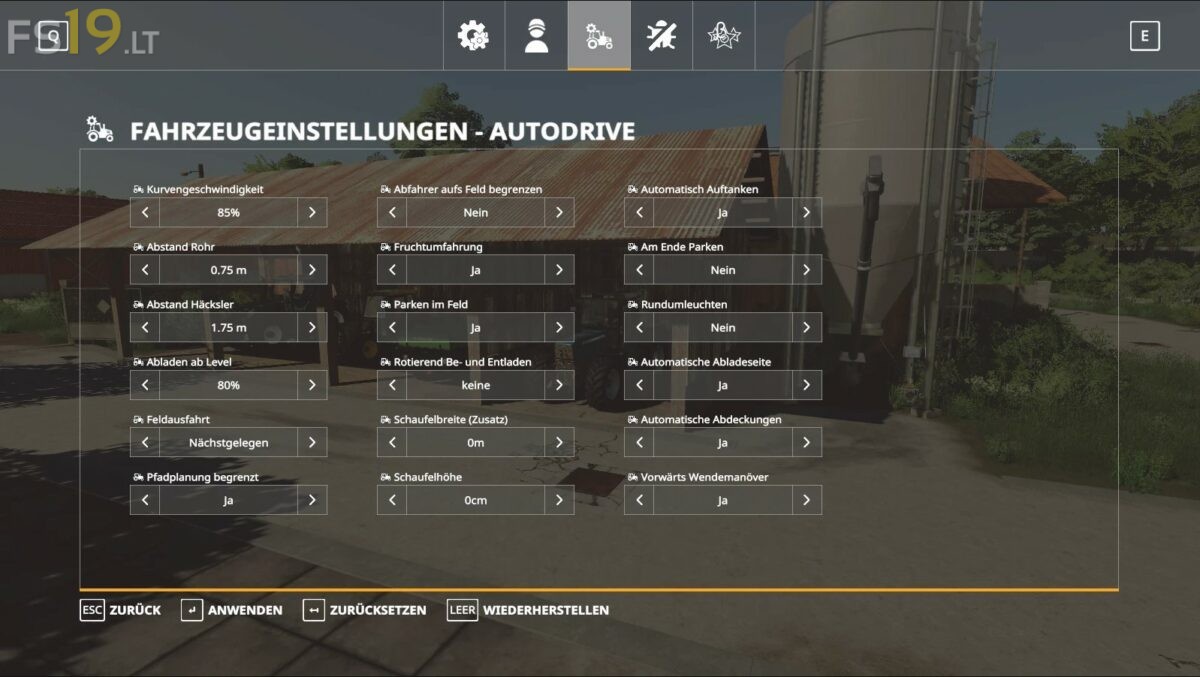Change Automatische Abladeseite with right arrow

coord(806,385)
